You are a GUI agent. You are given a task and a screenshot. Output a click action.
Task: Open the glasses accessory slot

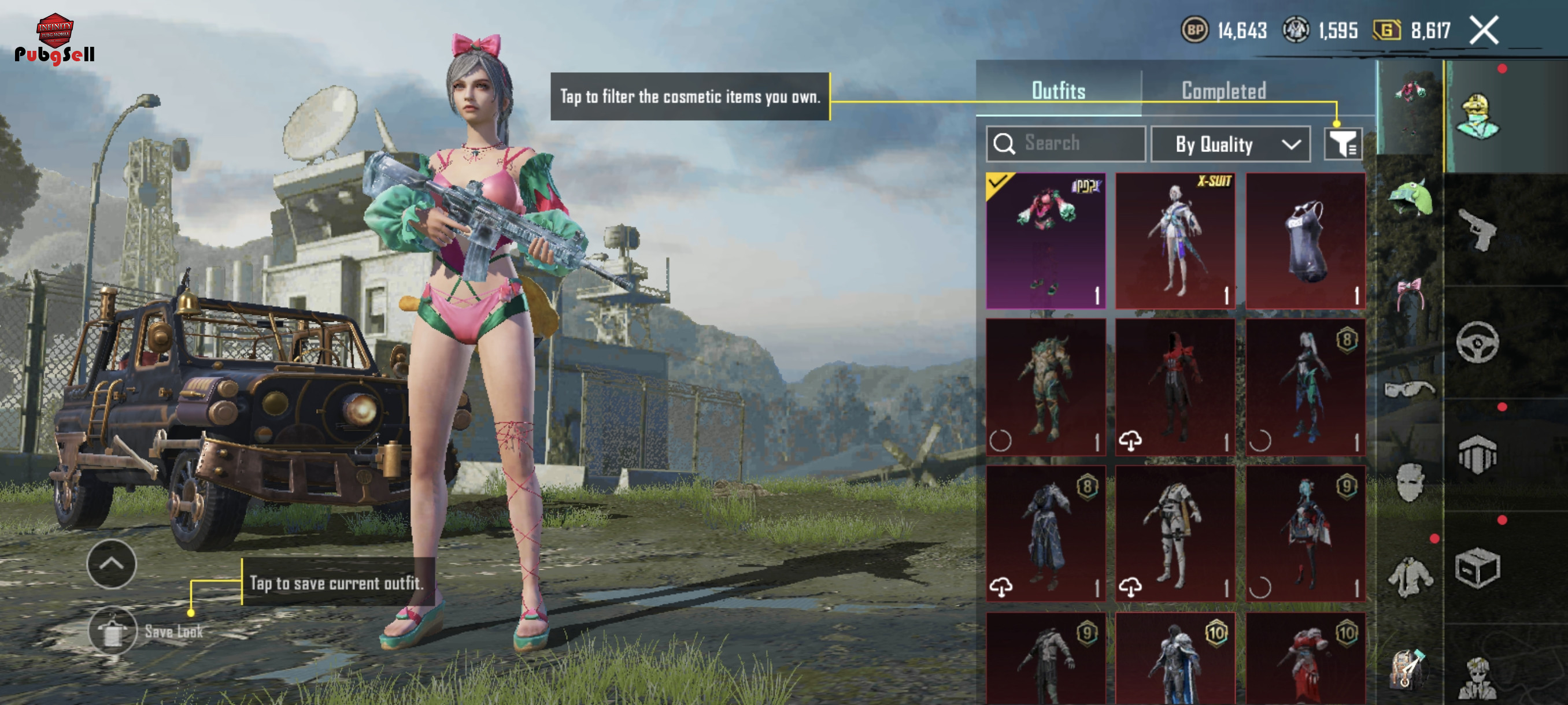click(1409, 388)
